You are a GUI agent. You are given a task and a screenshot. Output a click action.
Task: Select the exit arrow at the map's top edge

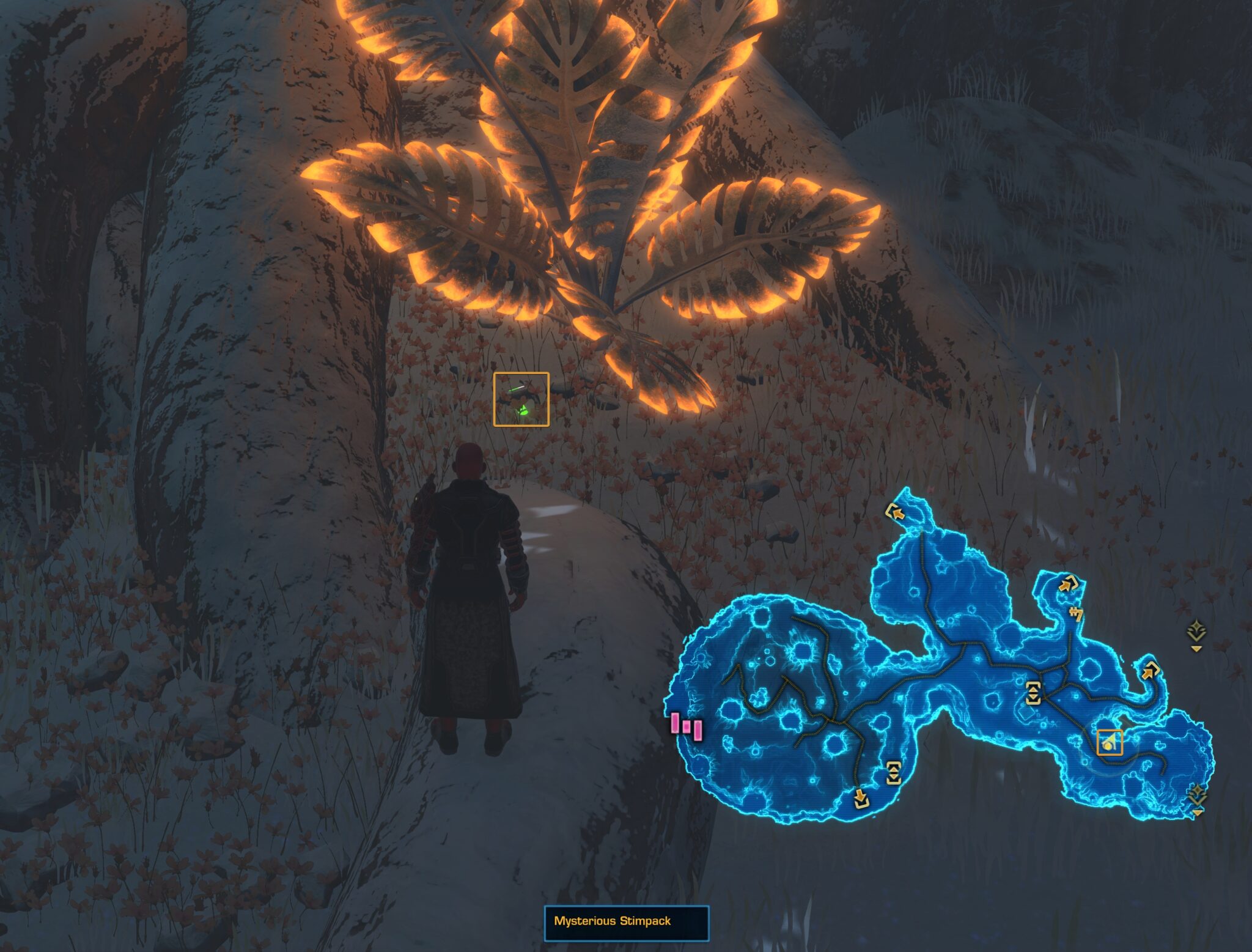point(896,513)
